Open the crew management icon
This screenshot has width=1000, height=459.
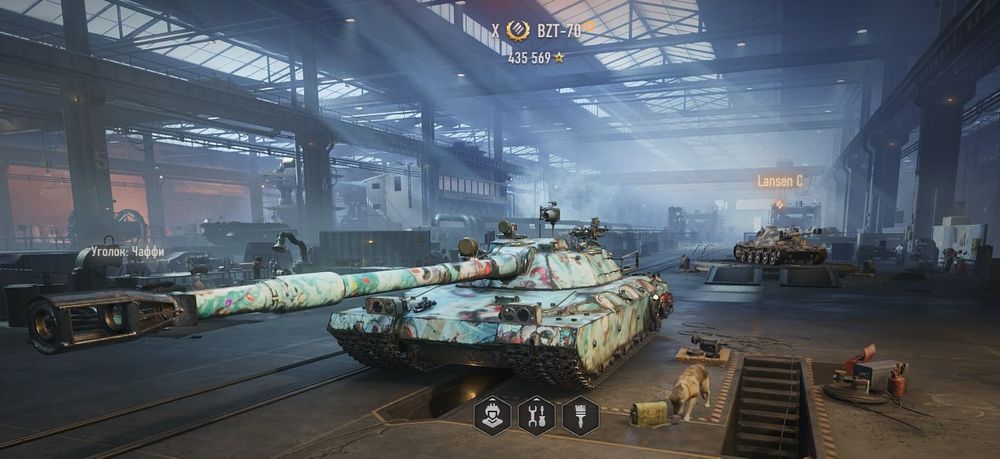[x=491, y=415]
